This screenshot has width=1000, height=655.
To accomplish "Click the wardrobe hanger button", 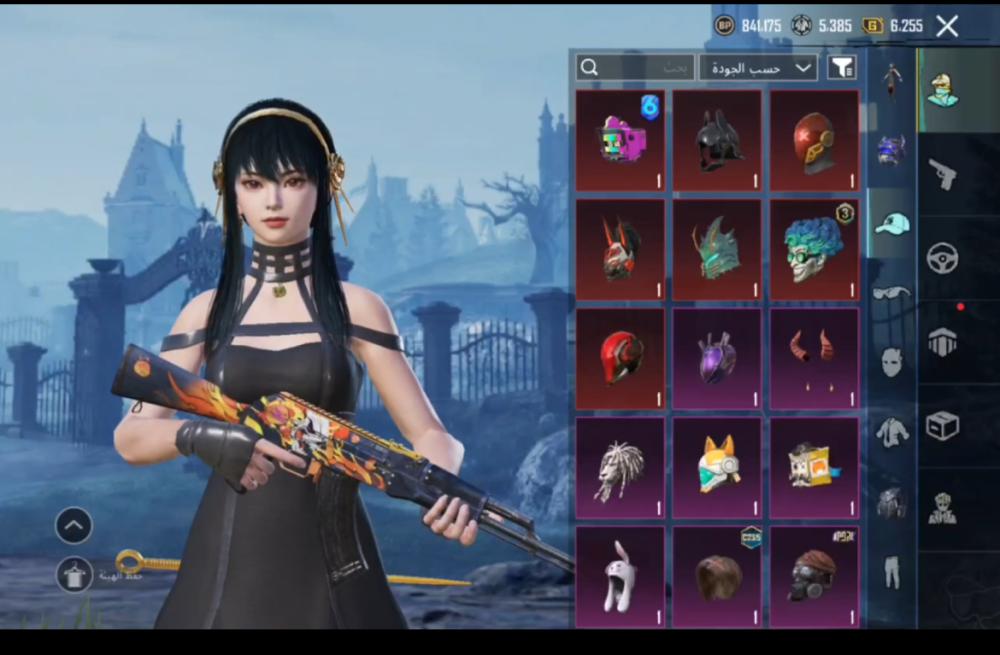I will point(74,575).
